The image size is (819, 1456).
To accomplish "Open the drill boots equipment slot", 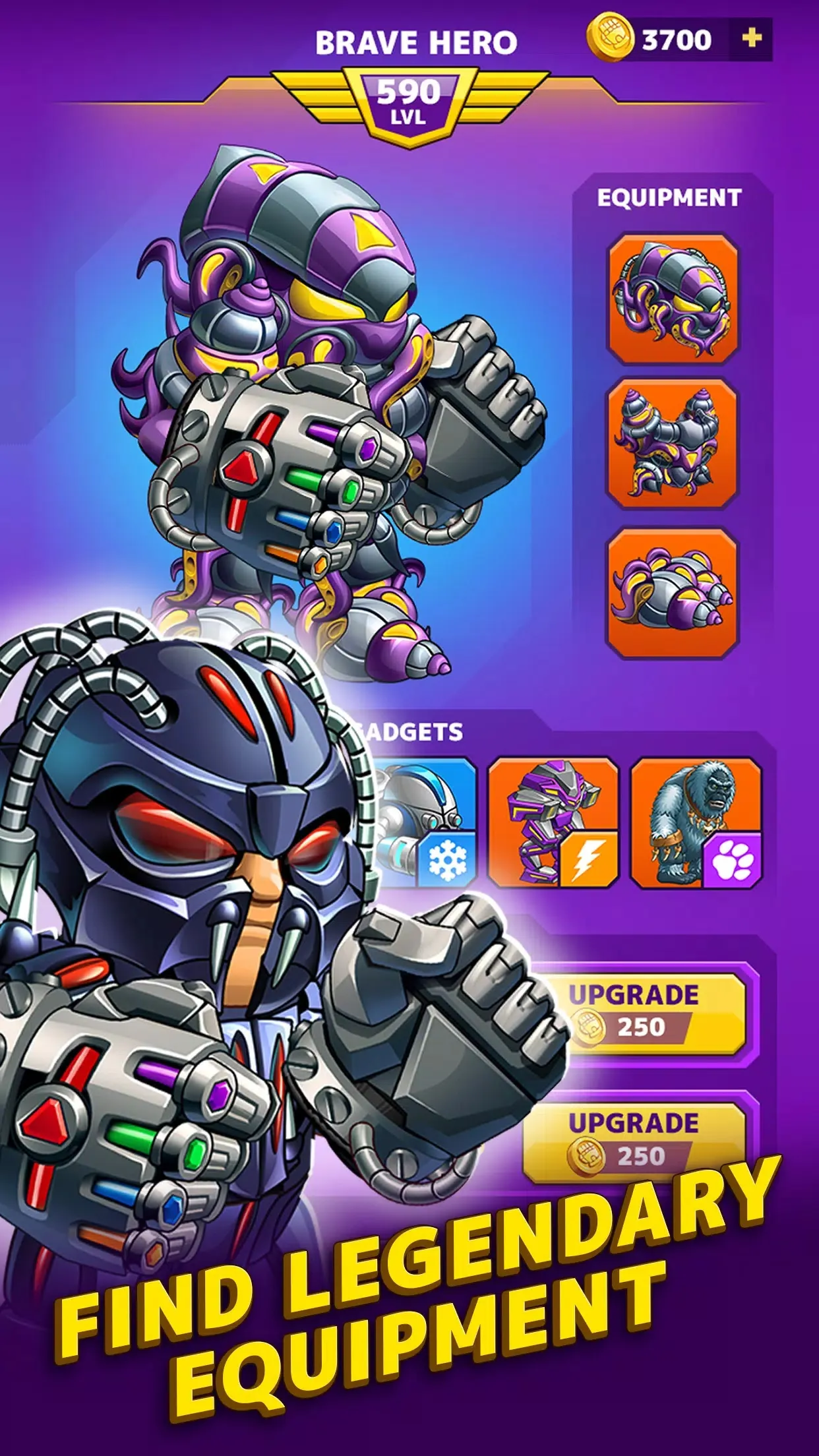I will [672, 591].
